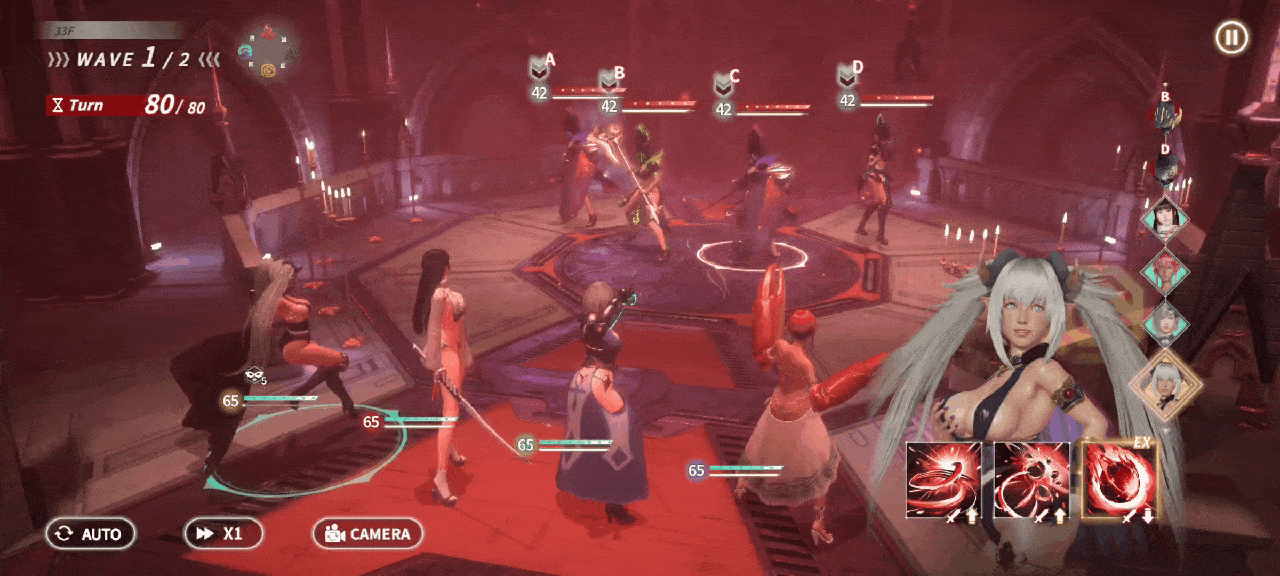Screen dimensions: 1280x576
Task: Target enemy A via its marker
Action: pos(541,68)
